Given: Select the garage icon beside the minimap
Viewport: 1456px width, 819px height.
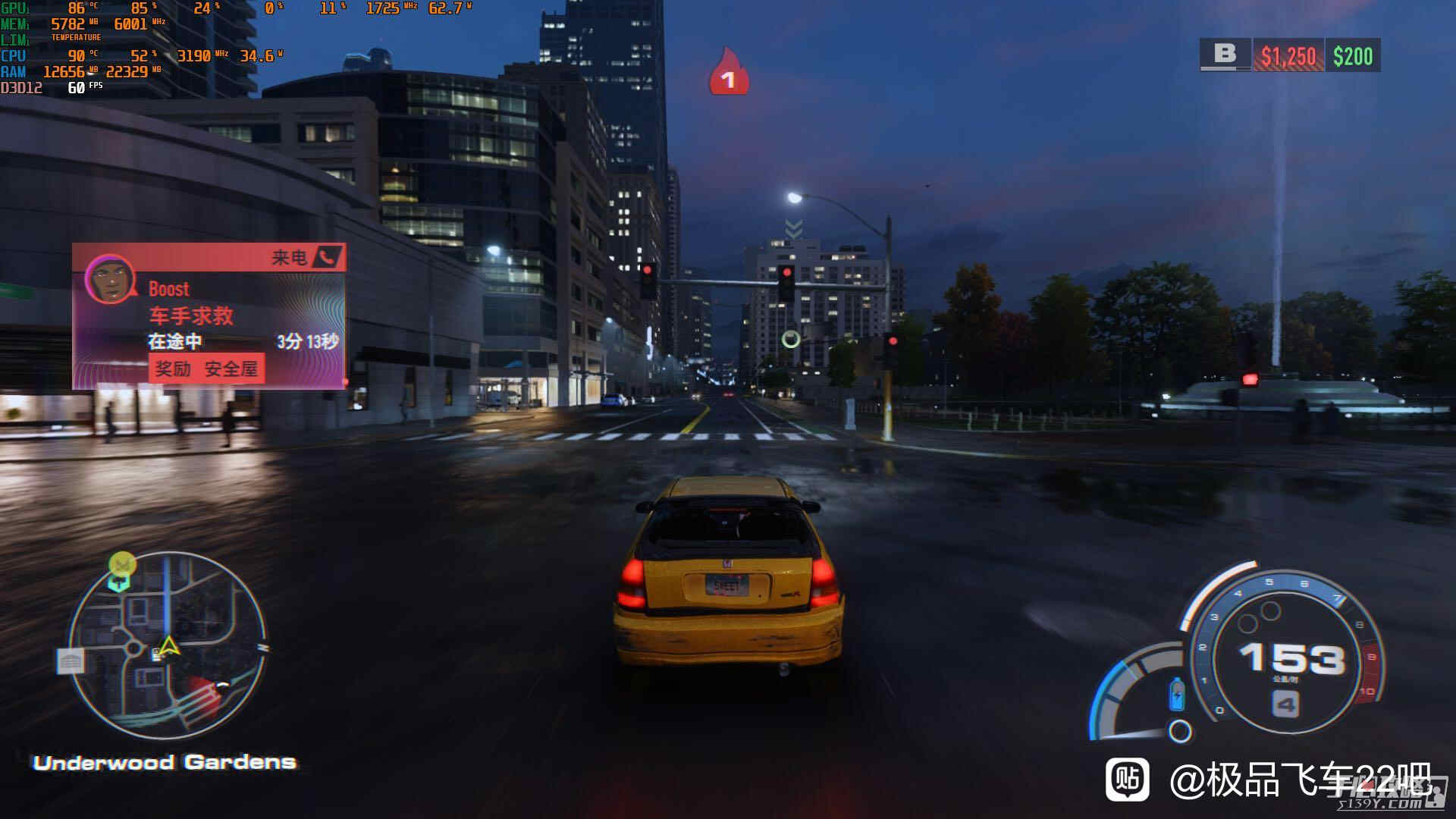Looking at the screenshot, I should [x=71, y=661].
